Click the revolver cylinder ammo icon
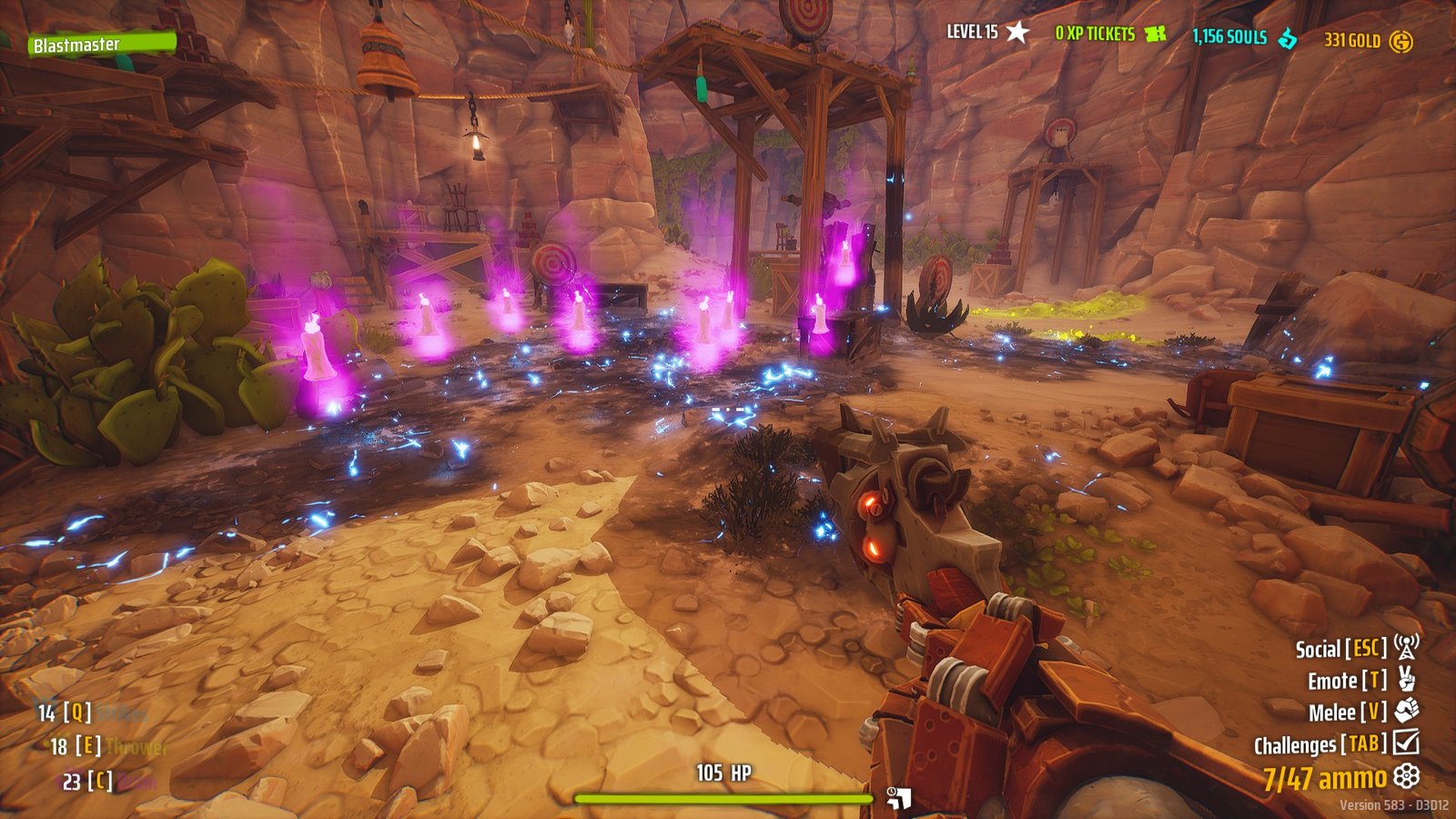Screen dimensions: 1456x819 click(1406, 776)
